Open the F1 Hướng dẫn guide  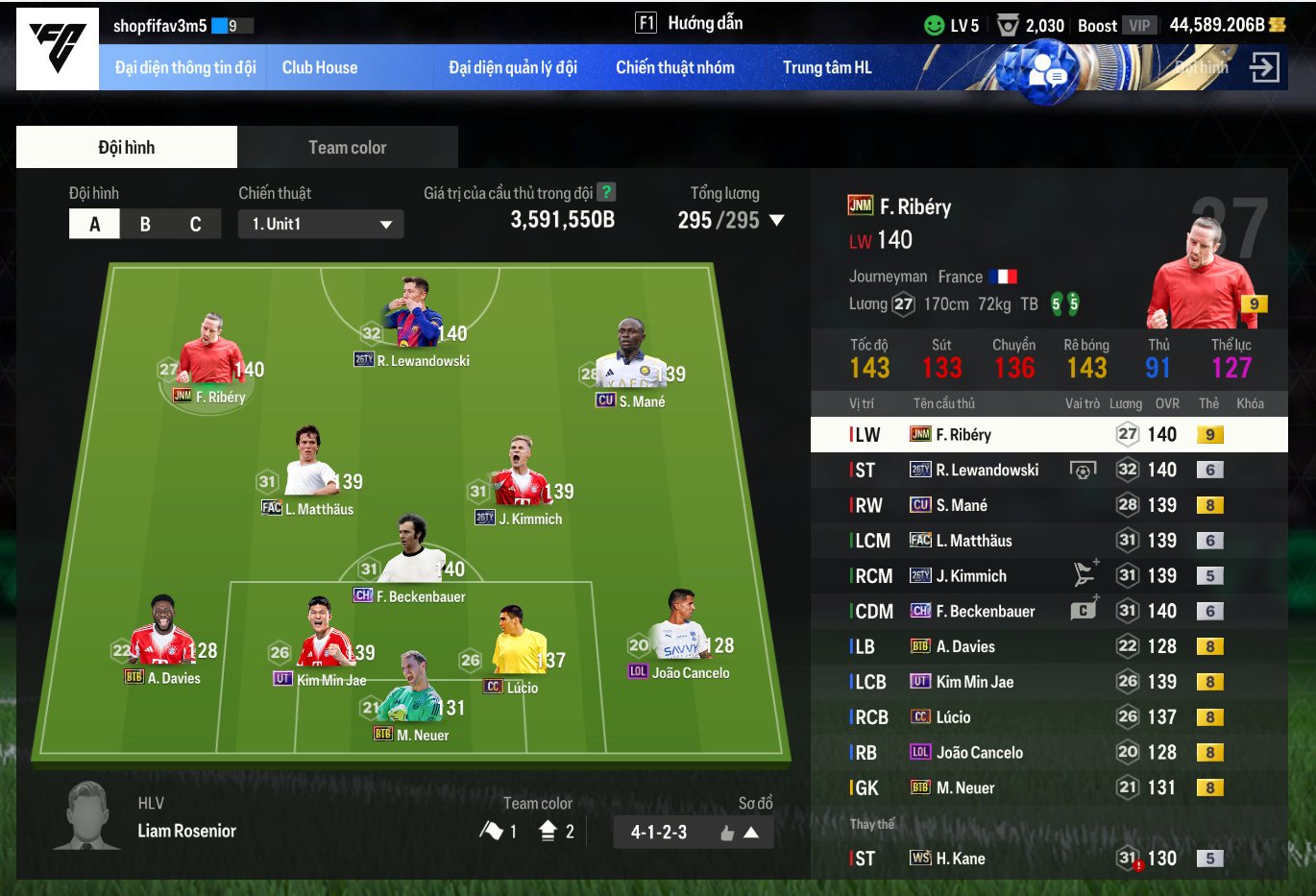(689, 23)
